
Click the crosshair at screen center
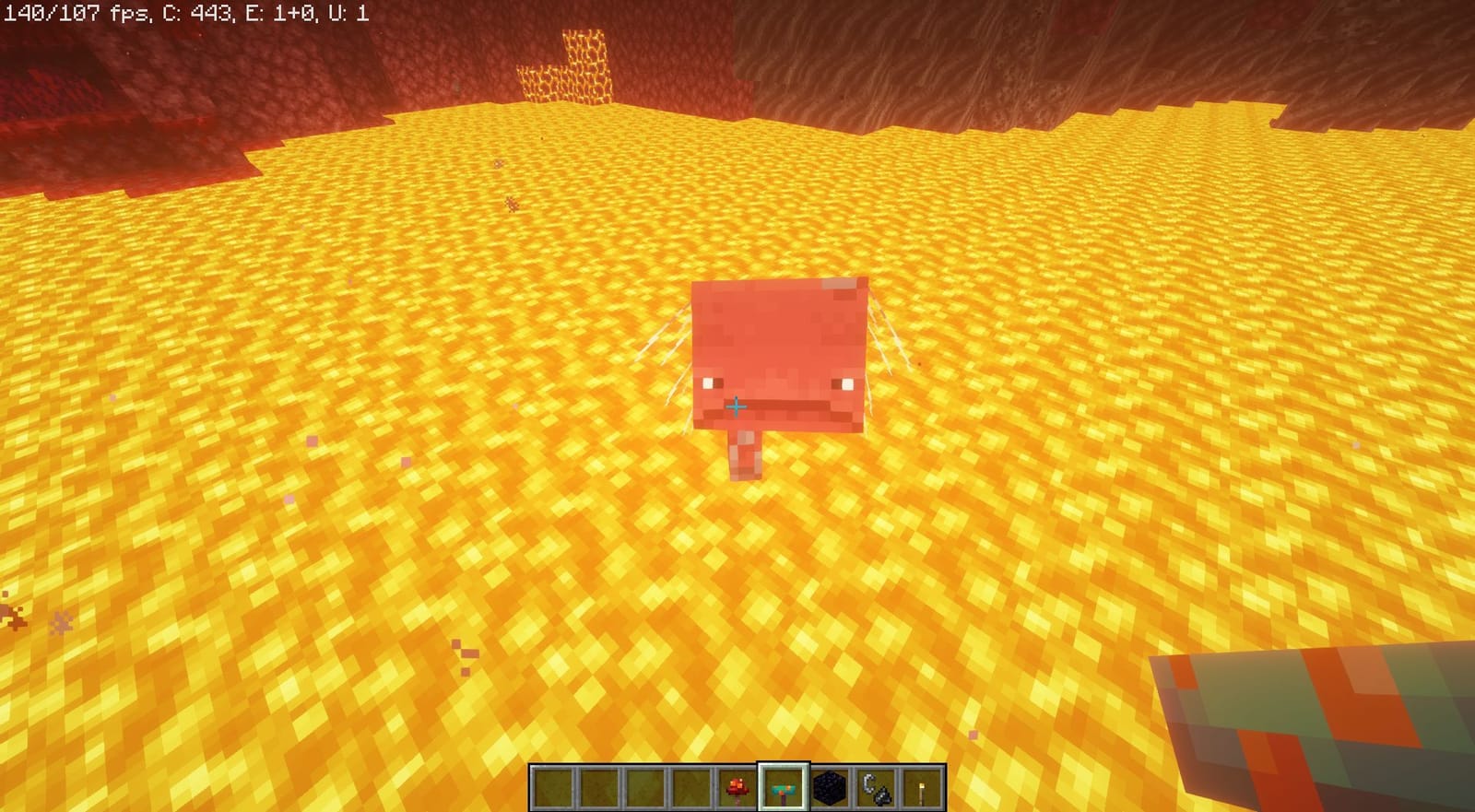click(x=737, y=406)
